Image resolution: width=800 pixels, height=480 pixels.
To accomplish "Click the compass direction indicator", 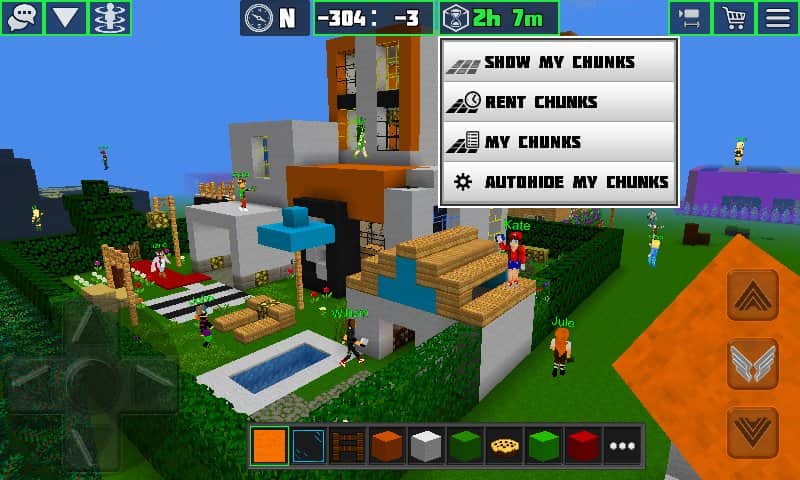I will [x=275, y=18].
